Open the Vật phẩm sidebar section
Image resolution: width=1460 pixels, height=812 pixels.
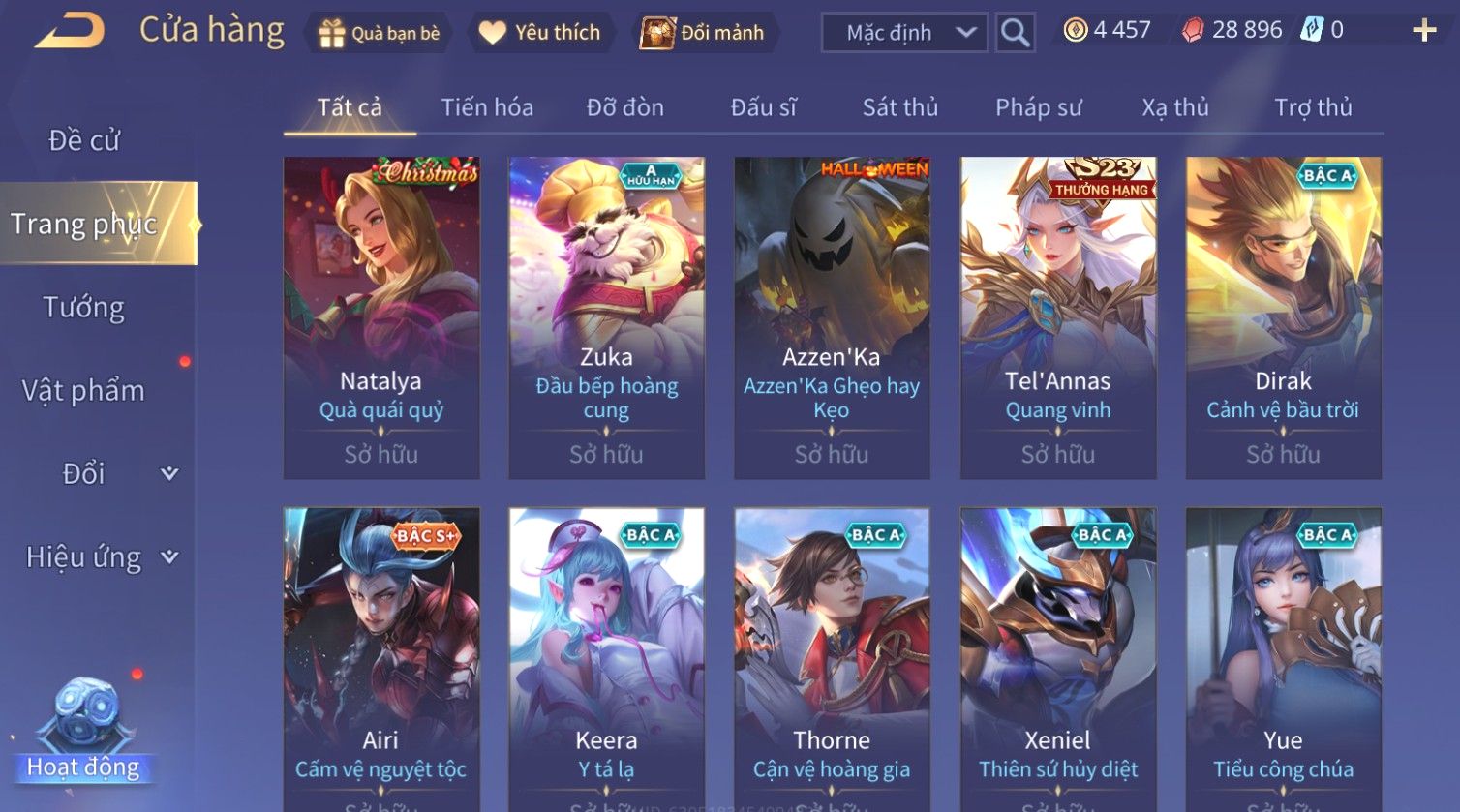click(84, 391)
